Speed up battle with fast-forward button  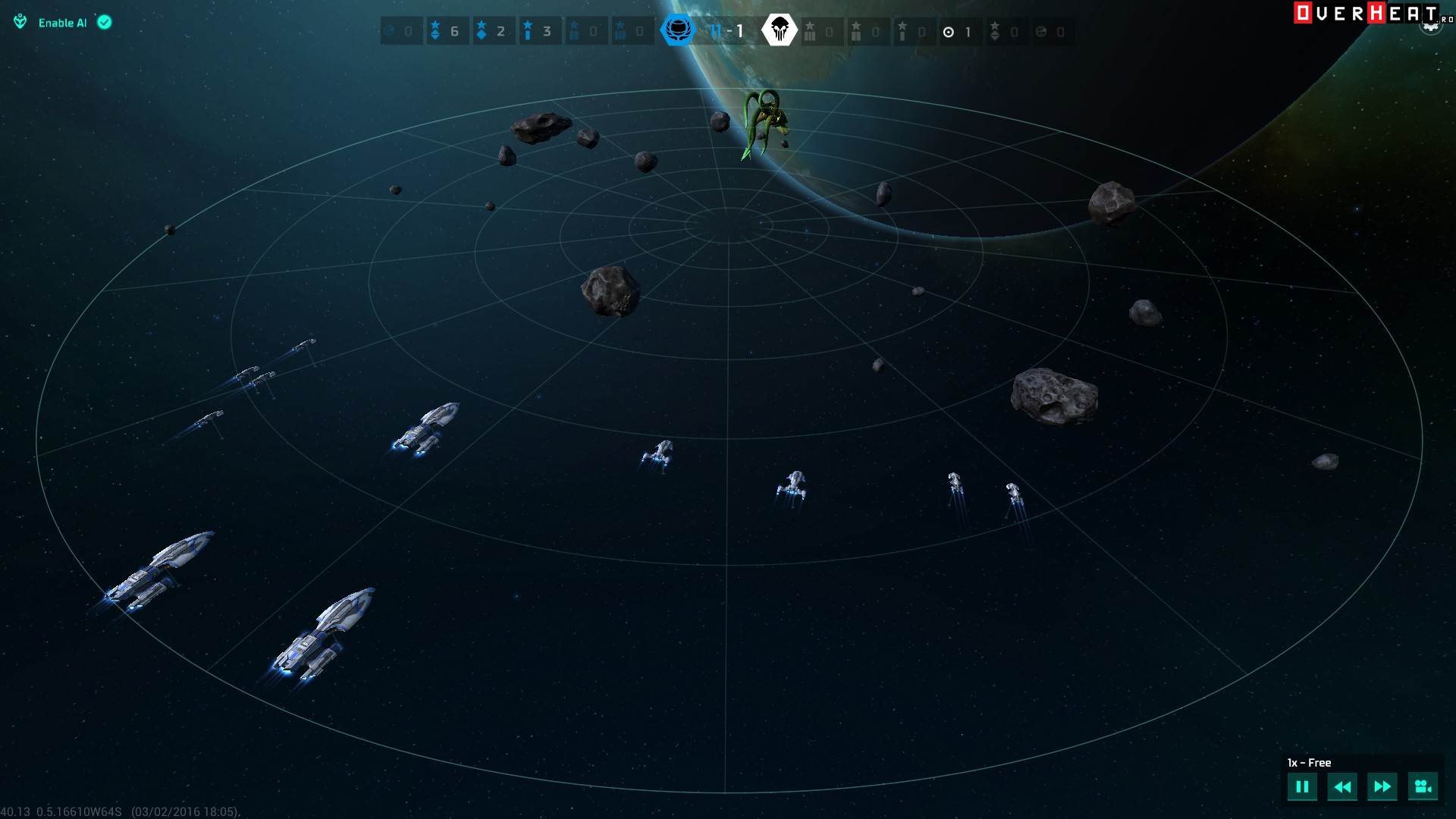point(1382,786)
